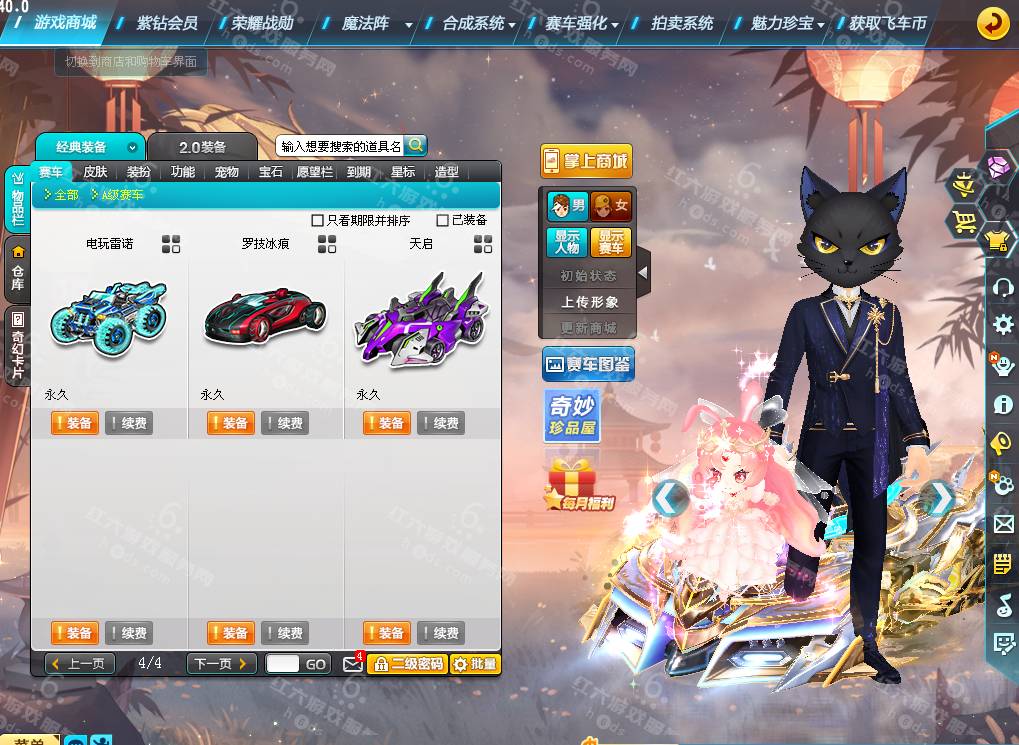Open the 仓库 side tab
The height and width of the screenshot is (745, 1019).
tap(17, 270)
